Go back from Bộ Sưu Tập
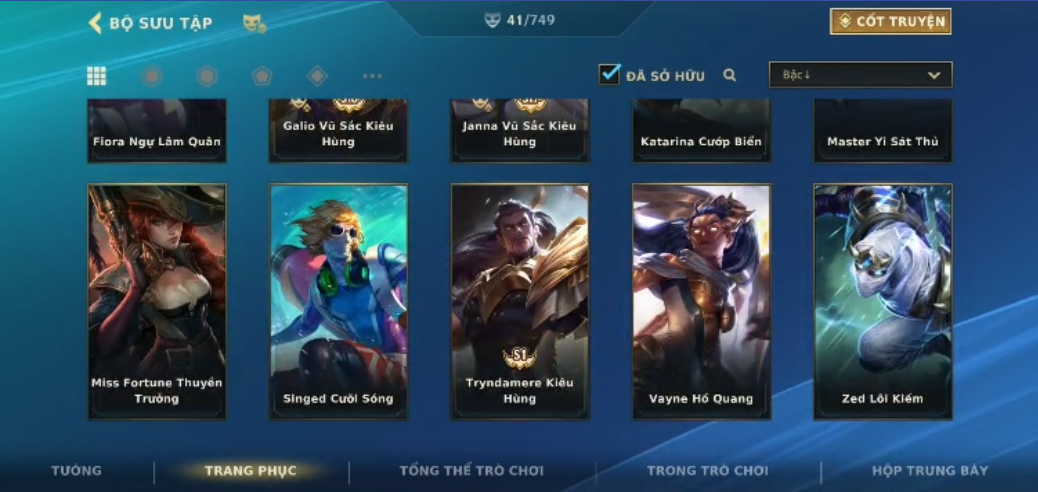The width and height of the screenshot is (1038, 492). (96, 22)
